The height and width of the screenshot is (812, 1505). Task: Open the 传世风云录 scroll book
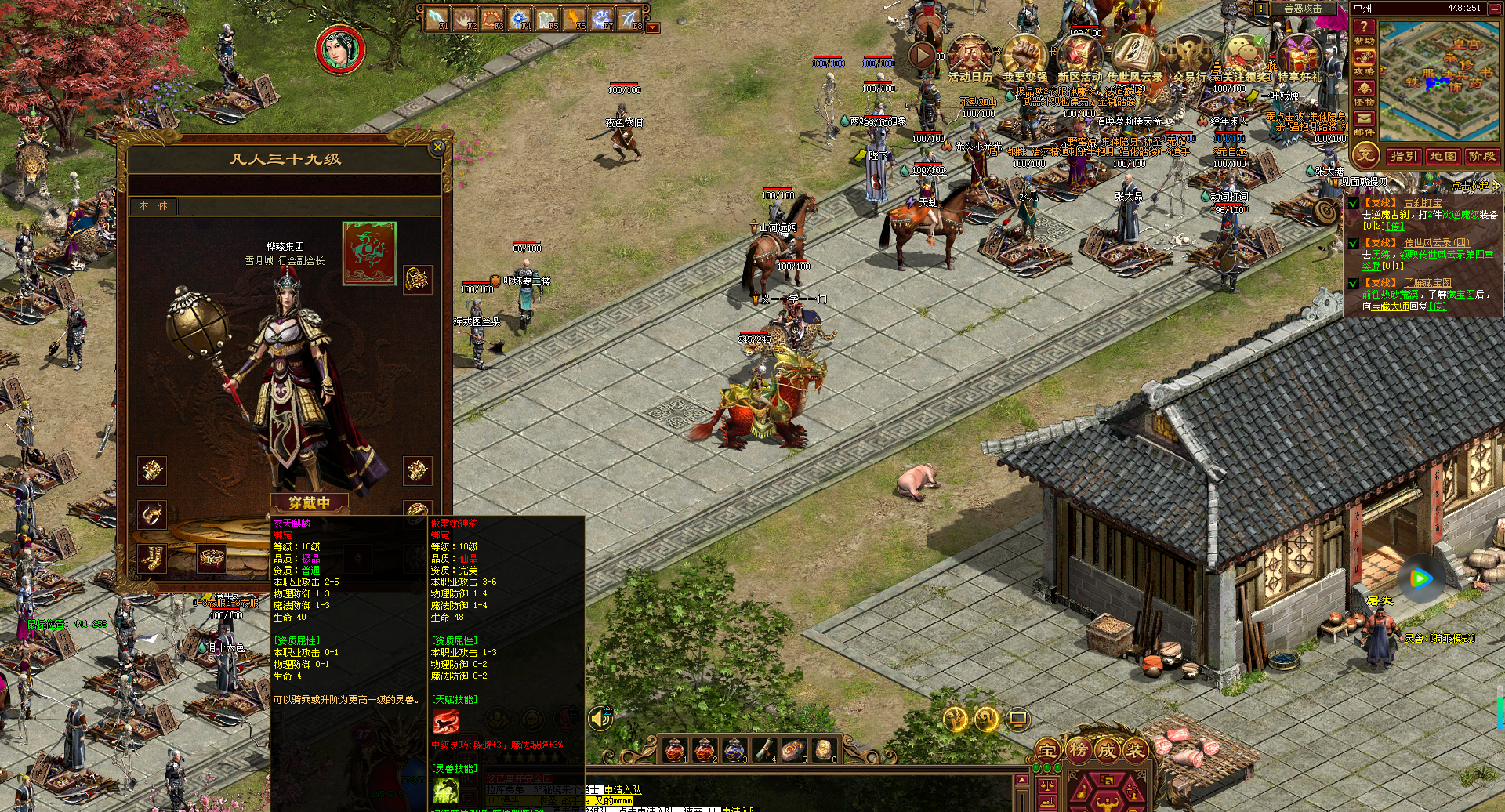[1134, 57]
